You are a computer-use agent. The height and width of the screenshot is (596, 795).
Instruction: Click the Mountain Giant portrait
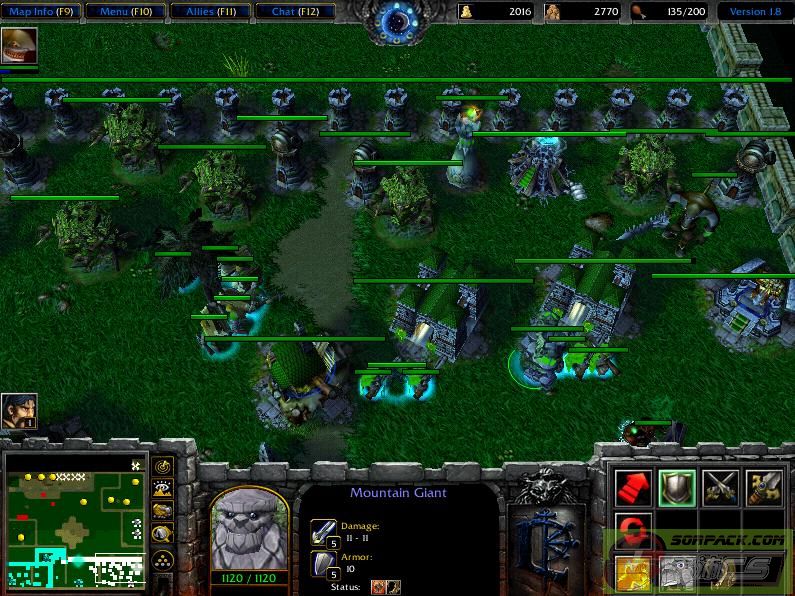click(249, 528)
